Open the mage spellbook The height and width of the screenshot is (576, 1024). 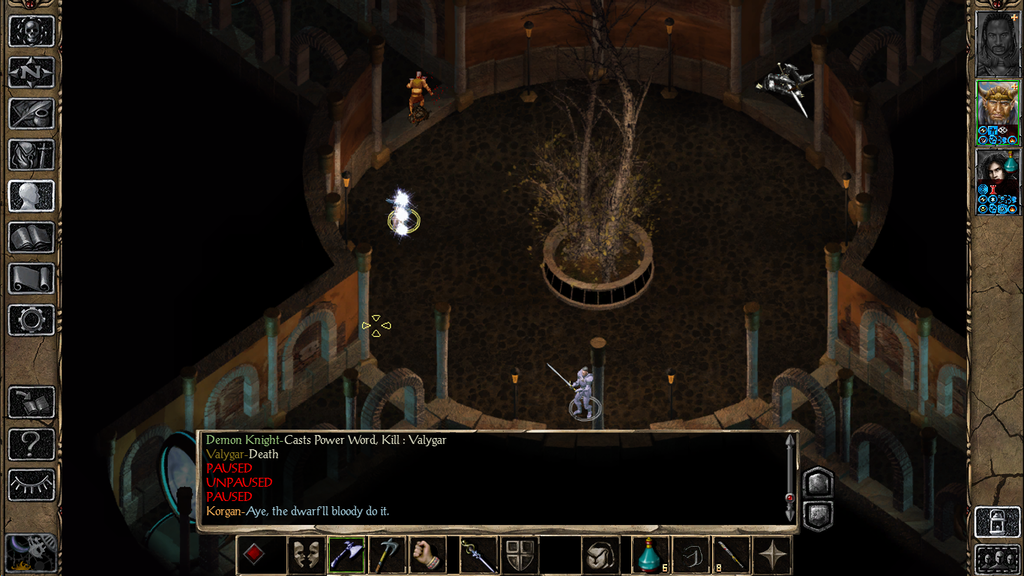coord(31,236)
